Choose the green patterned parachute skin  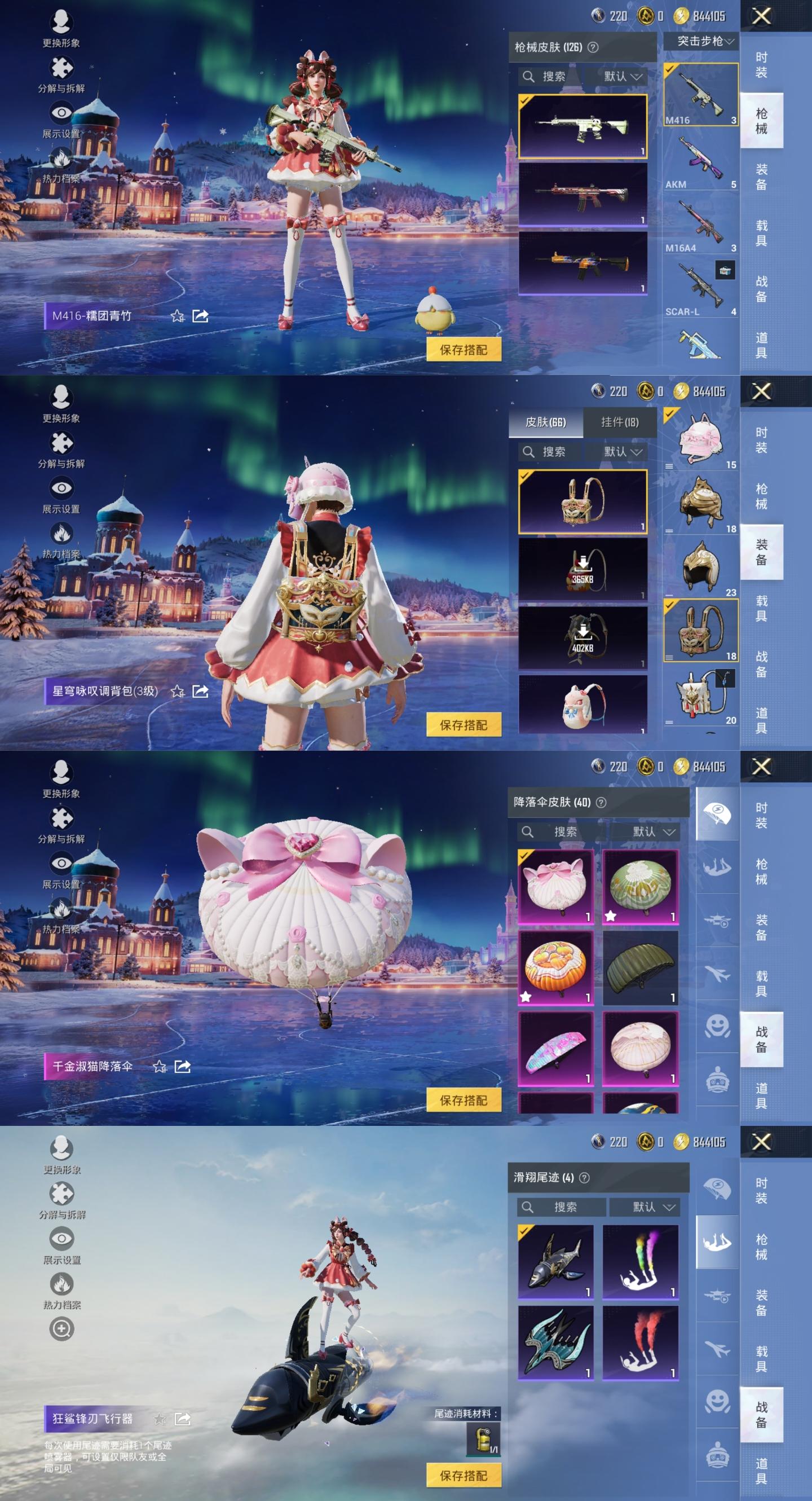(x=640, y=886)
